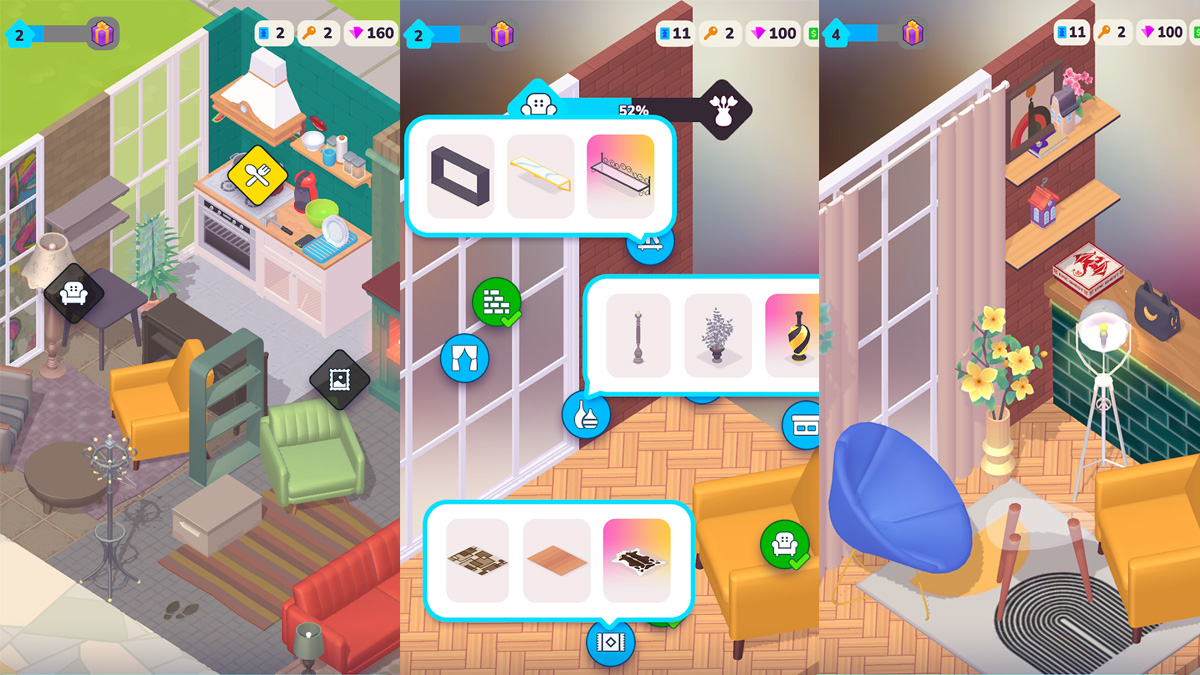The width and height of the screenshot is (1200, 675).
Task: Choose the patterned tile rug option
Action: 477,560
